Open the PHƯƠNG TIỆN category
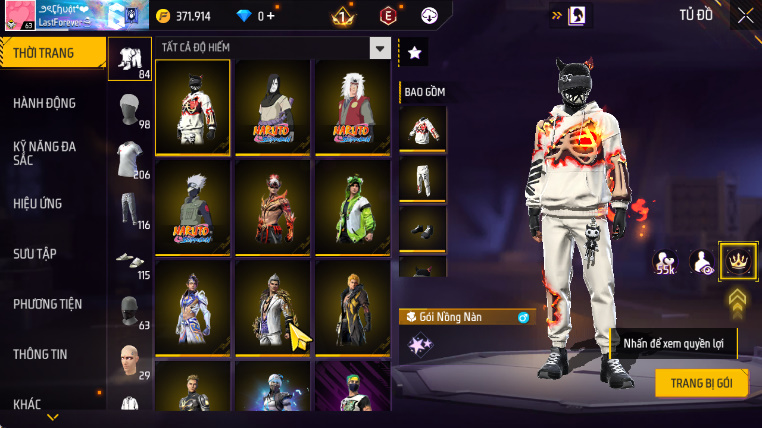The width and height of the screenshot is (762, 428). [48, 303]
